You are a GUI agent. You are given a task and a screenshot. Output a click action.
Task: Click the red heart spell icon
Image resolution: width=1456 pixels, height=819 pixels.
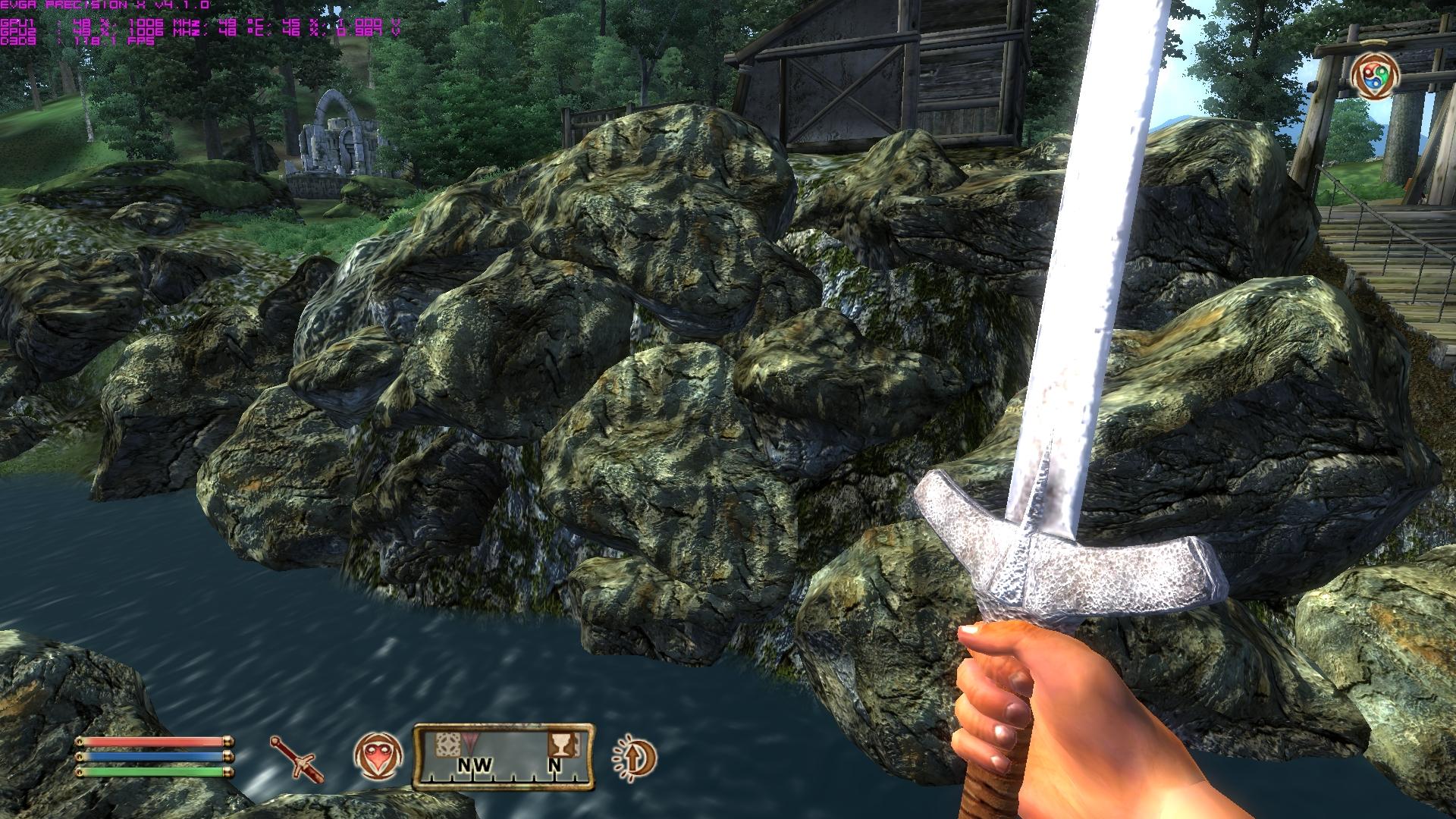coord(378,758)
